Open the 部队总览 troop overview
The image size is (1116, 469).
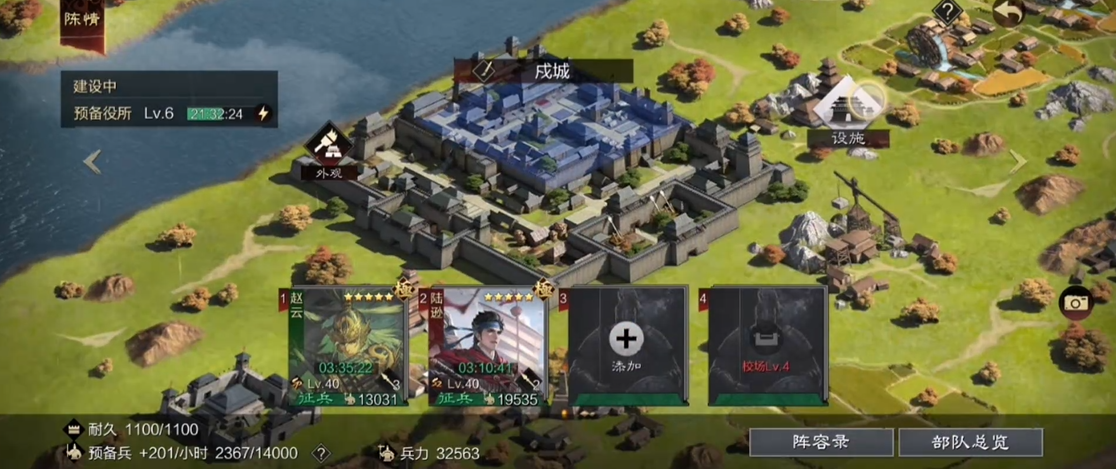click(970, 441)
